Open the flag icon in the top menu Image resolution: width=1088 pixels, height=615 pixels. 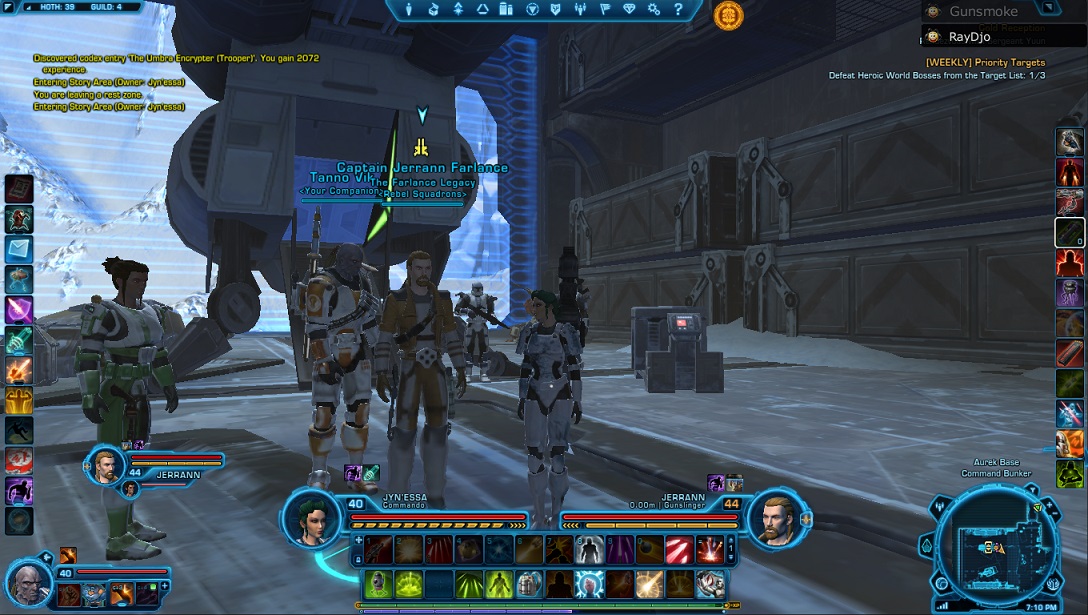click(605, 10)
